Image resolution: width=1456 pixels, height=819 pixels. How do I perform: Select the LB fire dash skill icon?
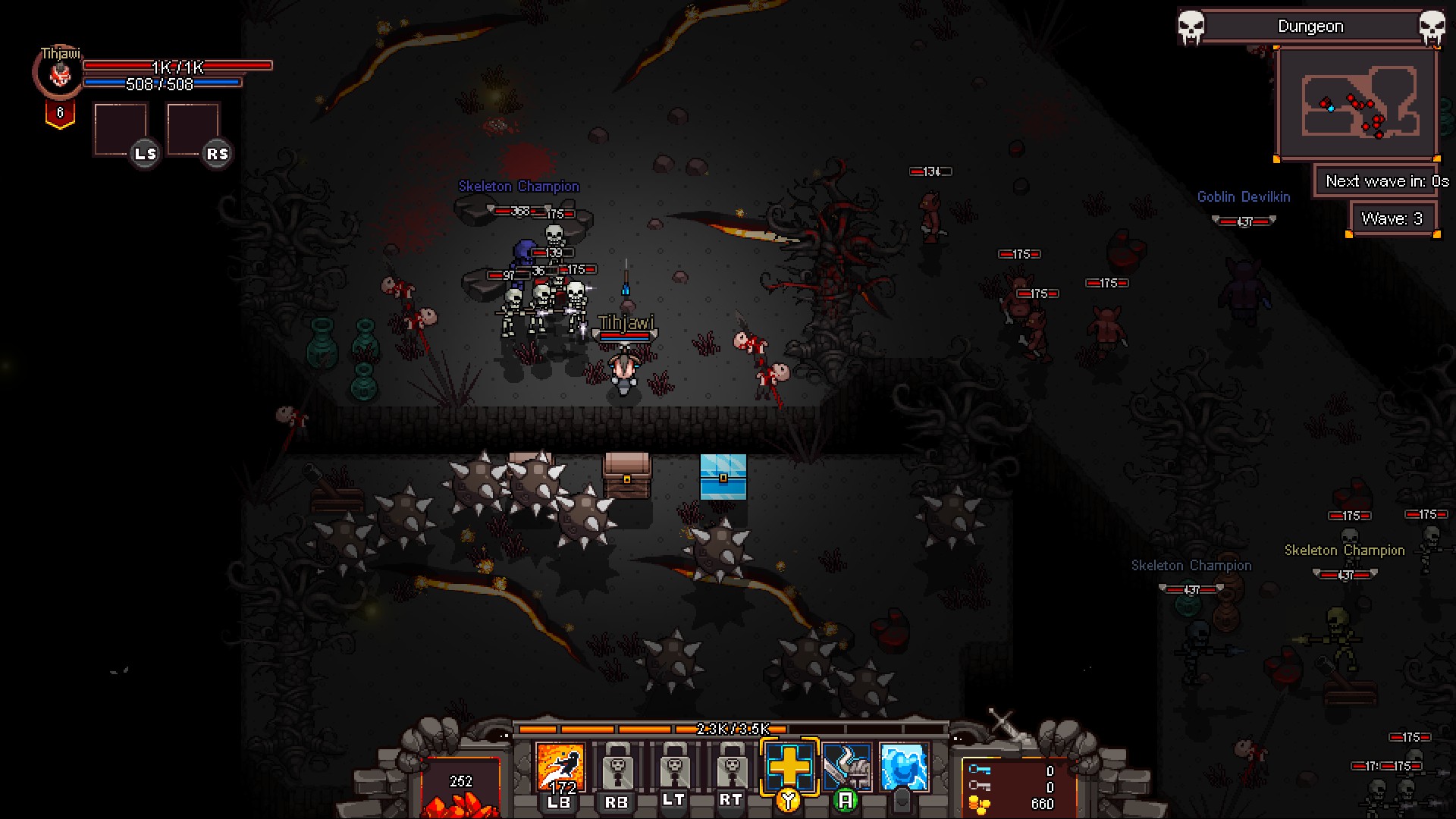[560, 767]
